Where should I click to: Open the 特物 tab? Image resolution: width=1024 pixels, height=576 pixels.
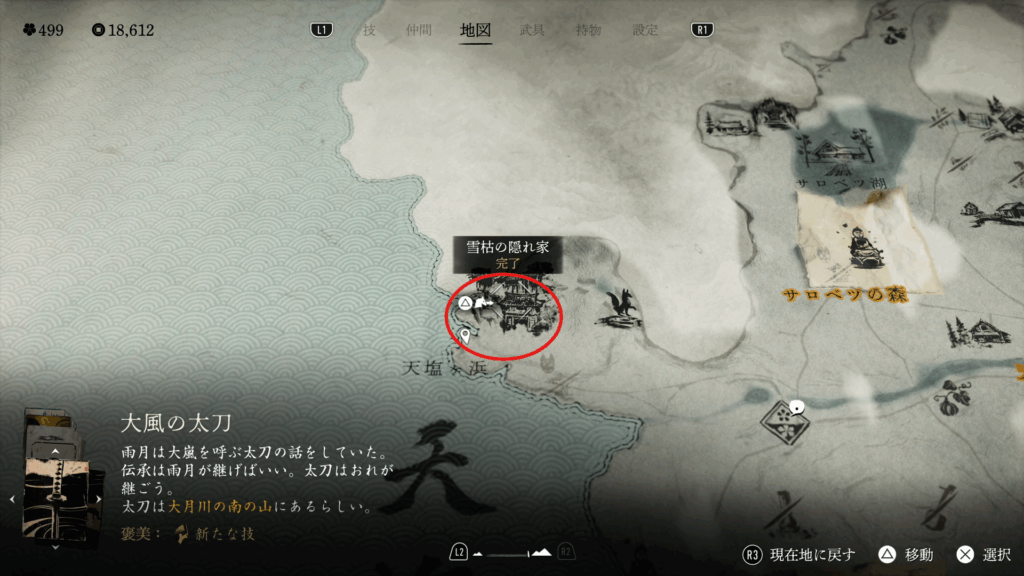pyautogui.click(x=588, y=30)
